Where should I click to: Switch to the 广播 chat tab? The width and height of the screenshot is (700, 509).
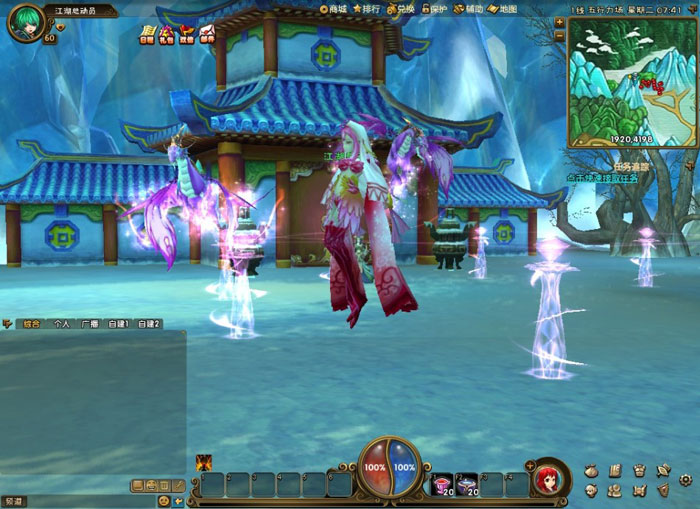[91, 324]
